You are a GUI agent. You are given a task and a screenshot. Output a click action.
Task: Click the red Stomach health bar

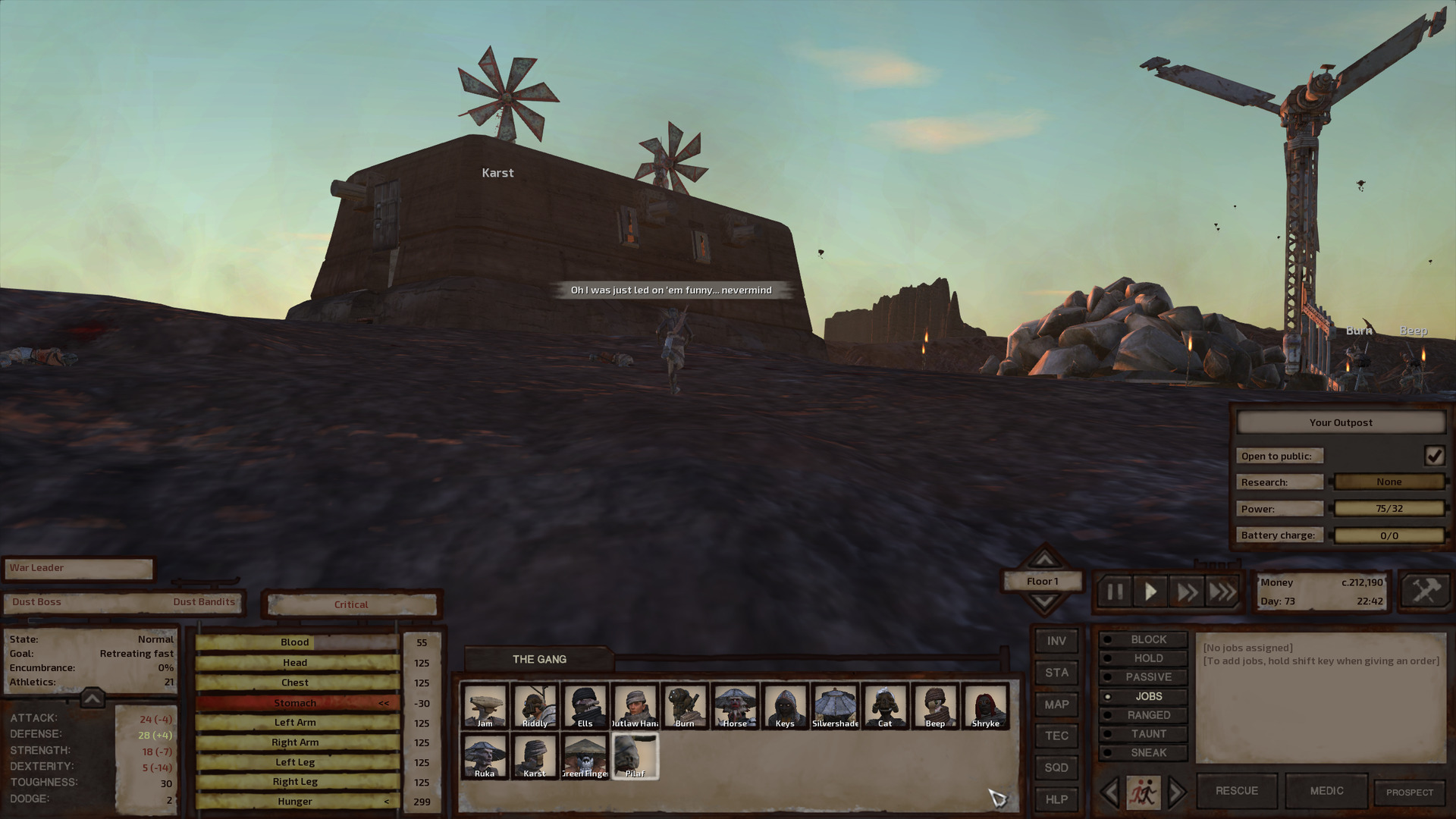click(x=294, y=702)
